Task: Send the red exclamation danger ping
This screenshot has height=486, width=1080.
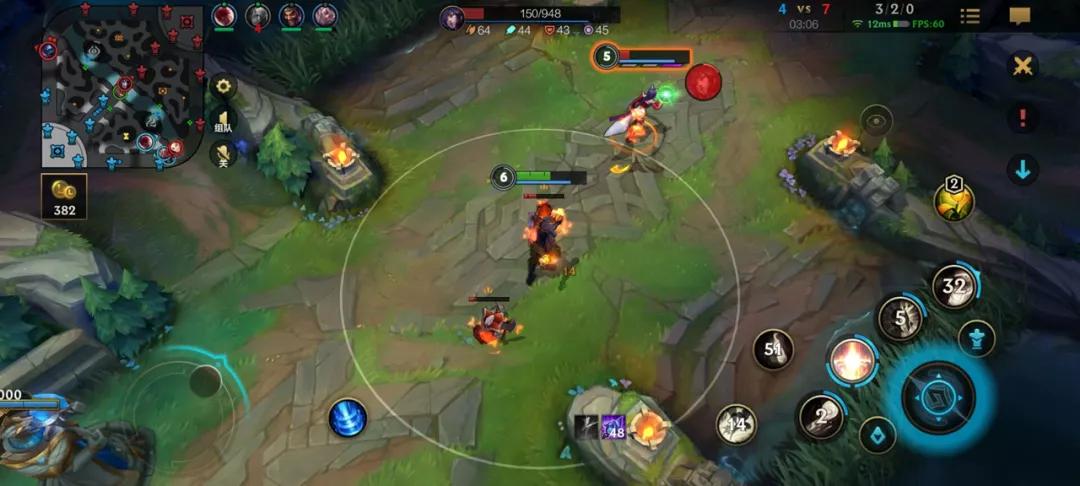Action: point(1022,118)
